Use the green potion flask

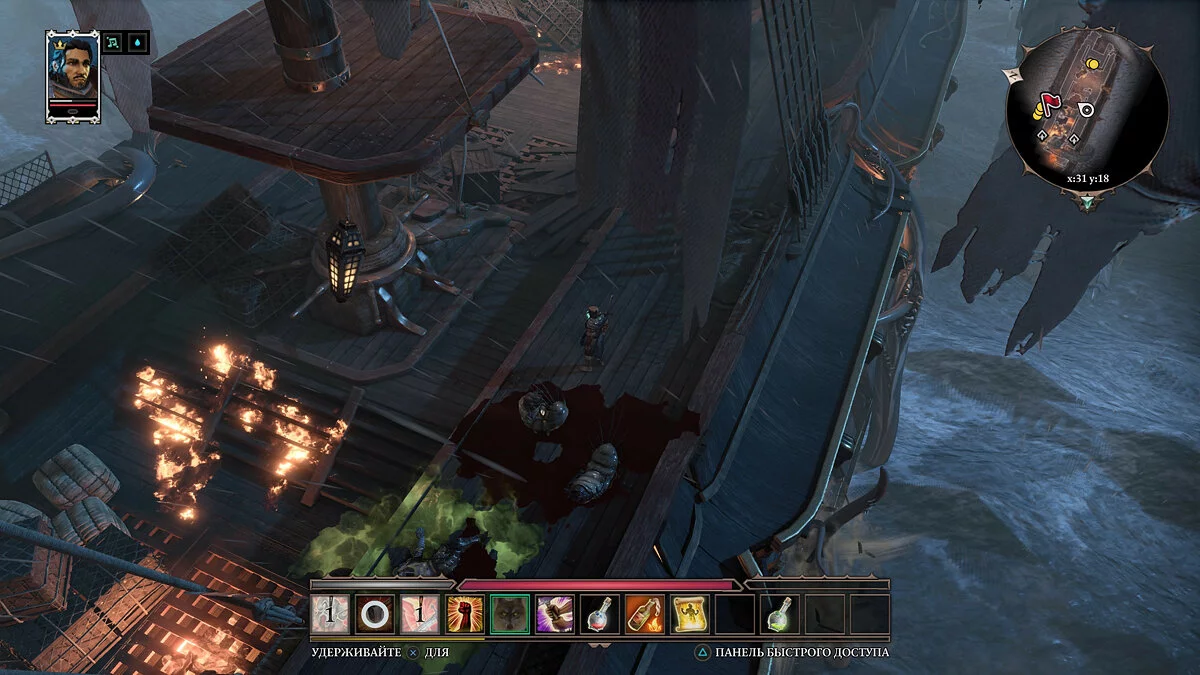tap(780, 614)
